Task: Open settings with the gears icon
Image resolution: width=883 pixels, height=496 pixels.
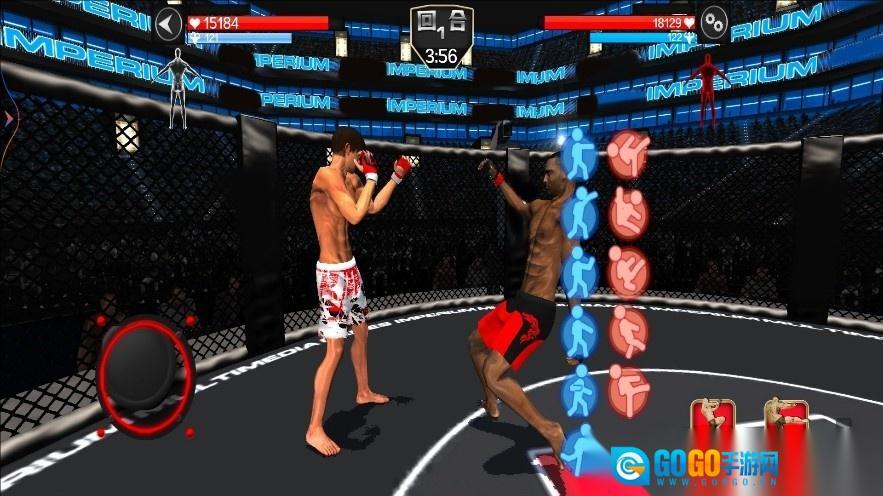Action: point(714,23)
